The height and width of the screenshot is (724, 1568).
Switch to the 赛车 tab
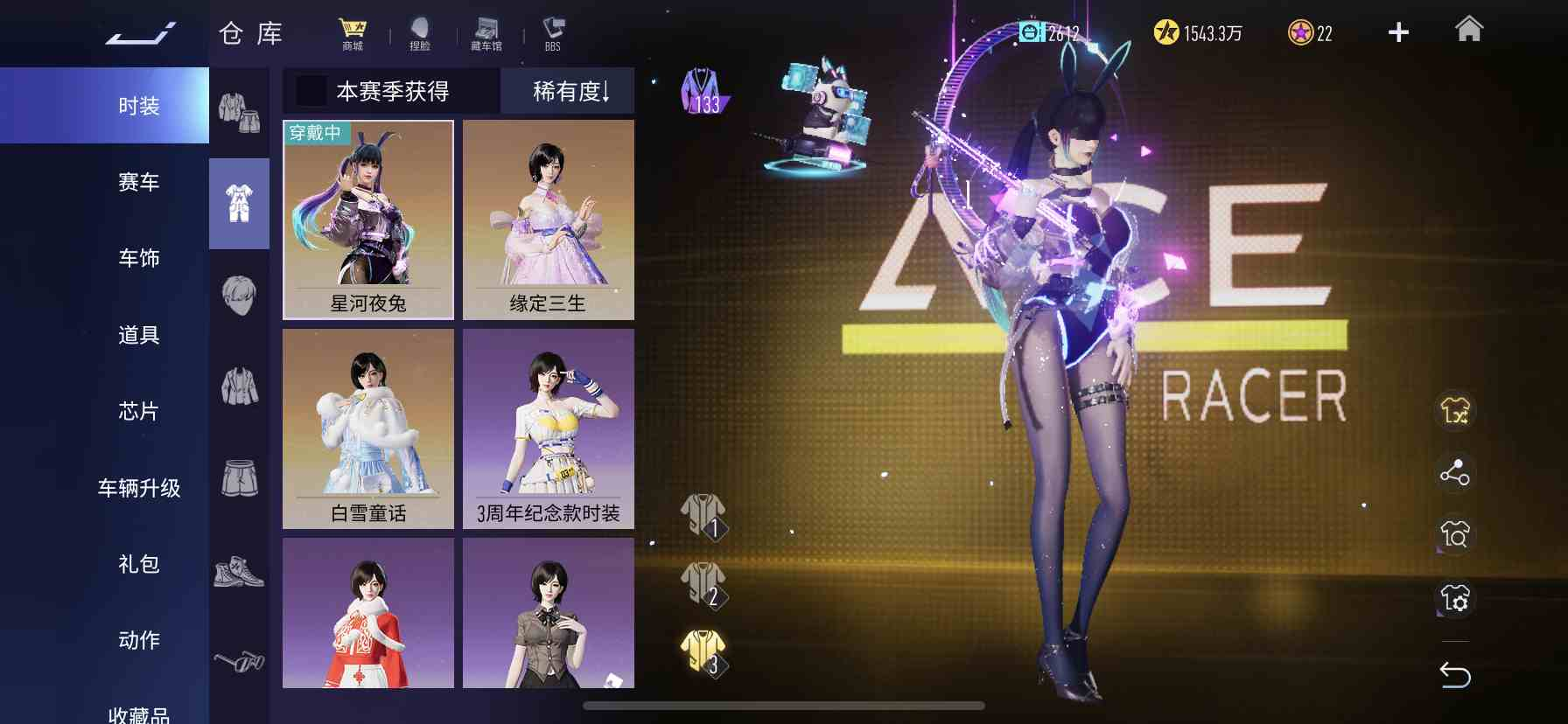(138, 182)
